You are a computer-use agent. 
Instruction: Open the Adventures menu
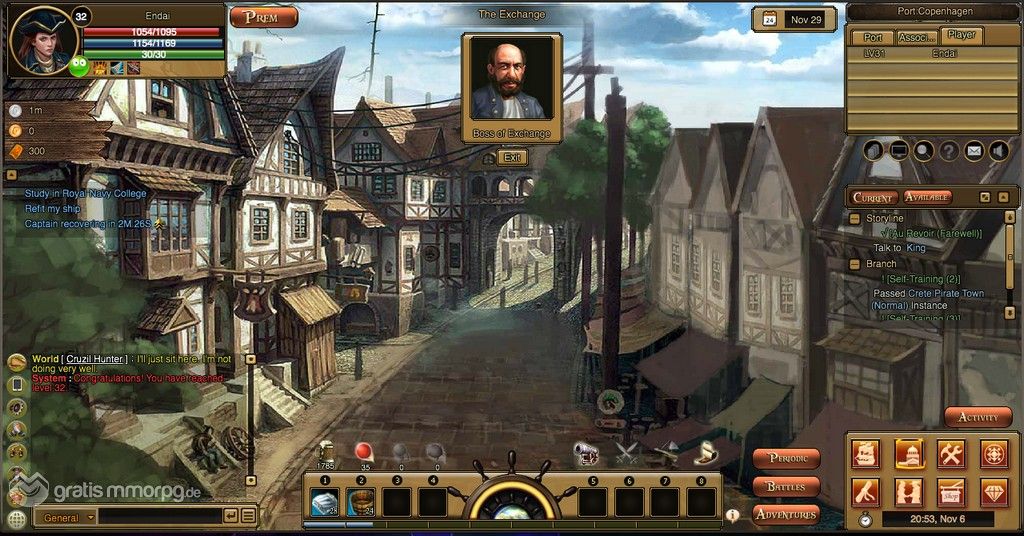[x=786, y=514]
